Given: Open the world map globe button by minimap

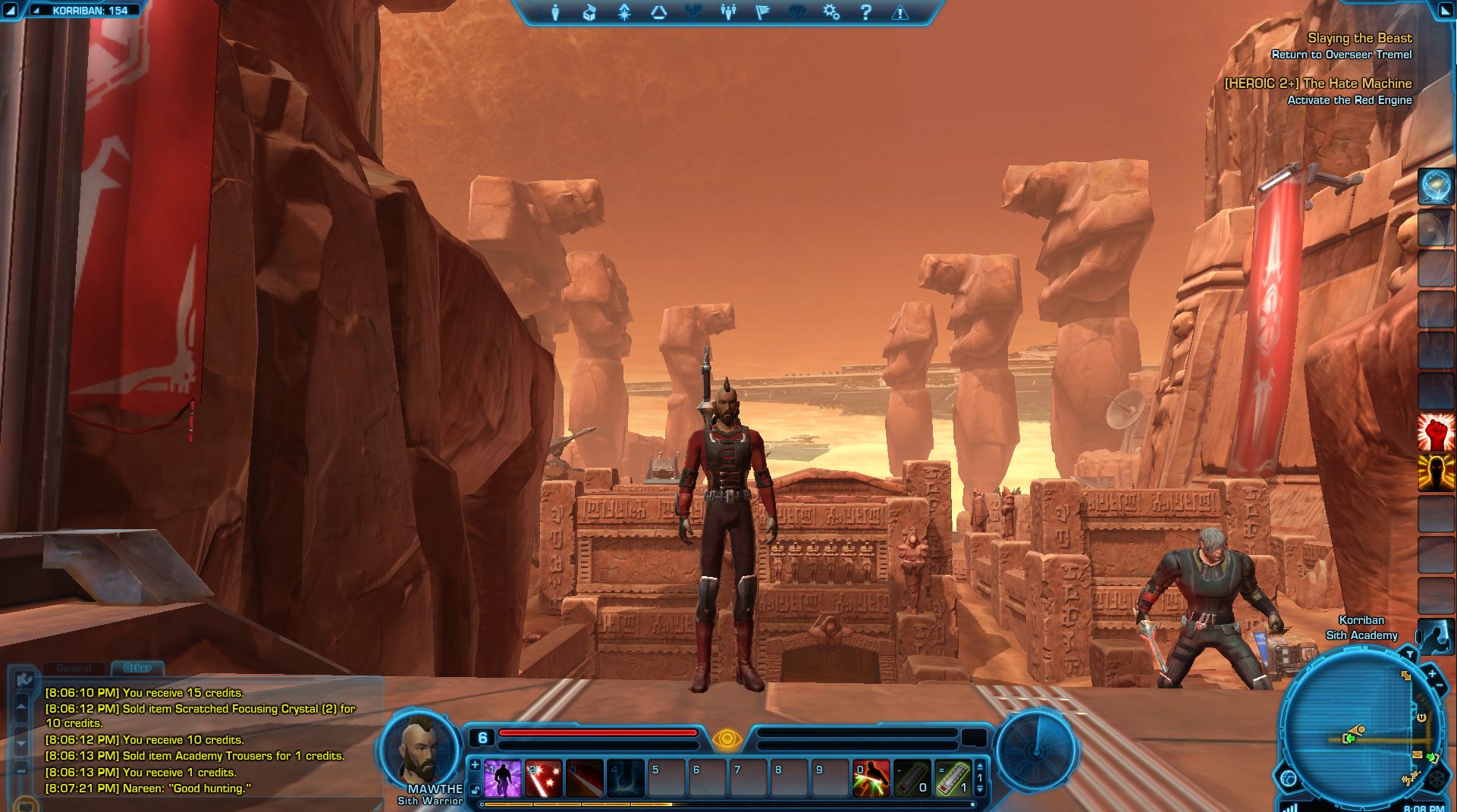Looking at the screenshot, I should [1289, 778].
